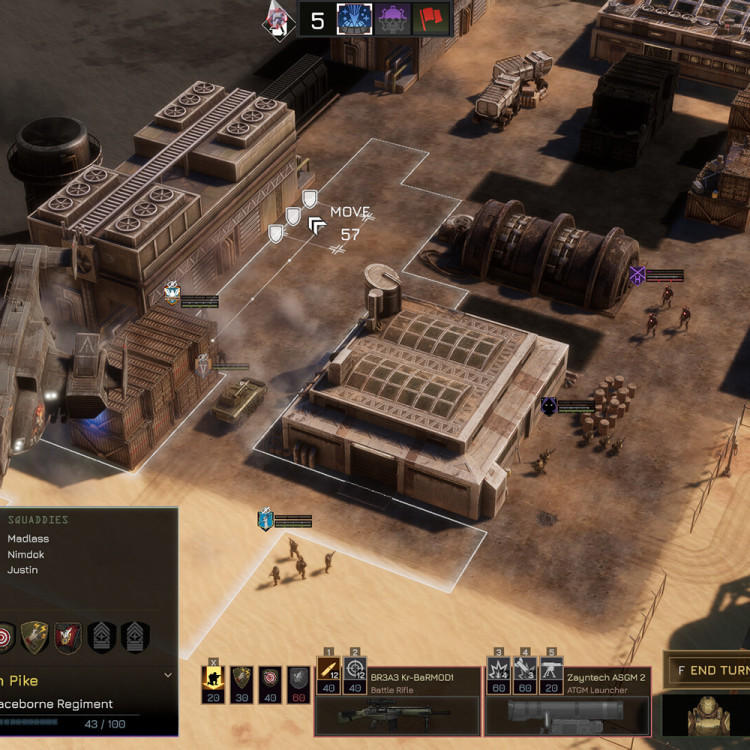Select the yellow soldier stance ability costing 20

point(213,682)
